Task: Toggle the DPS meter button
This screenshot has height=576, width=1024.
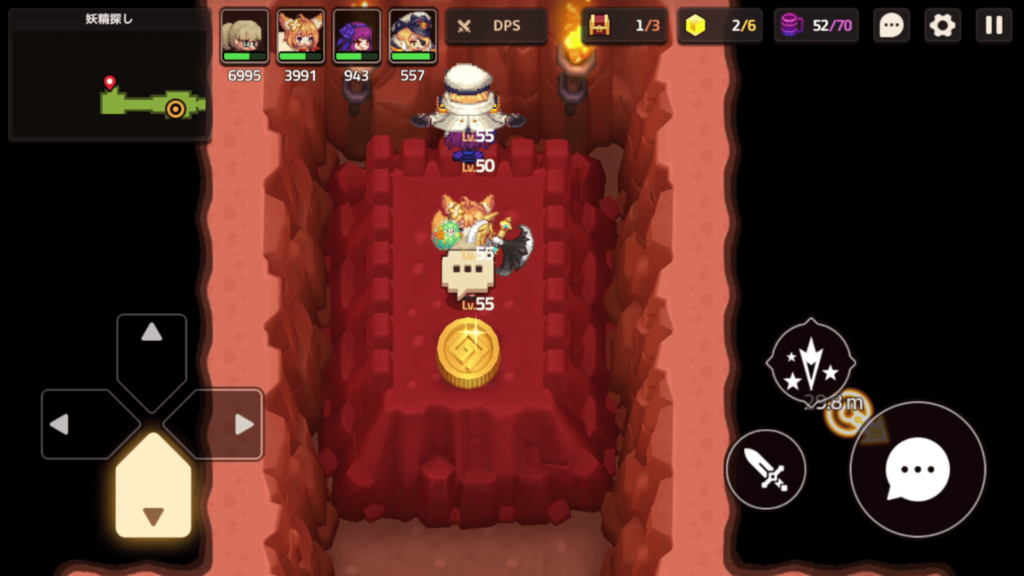Action: coord(496,26)
